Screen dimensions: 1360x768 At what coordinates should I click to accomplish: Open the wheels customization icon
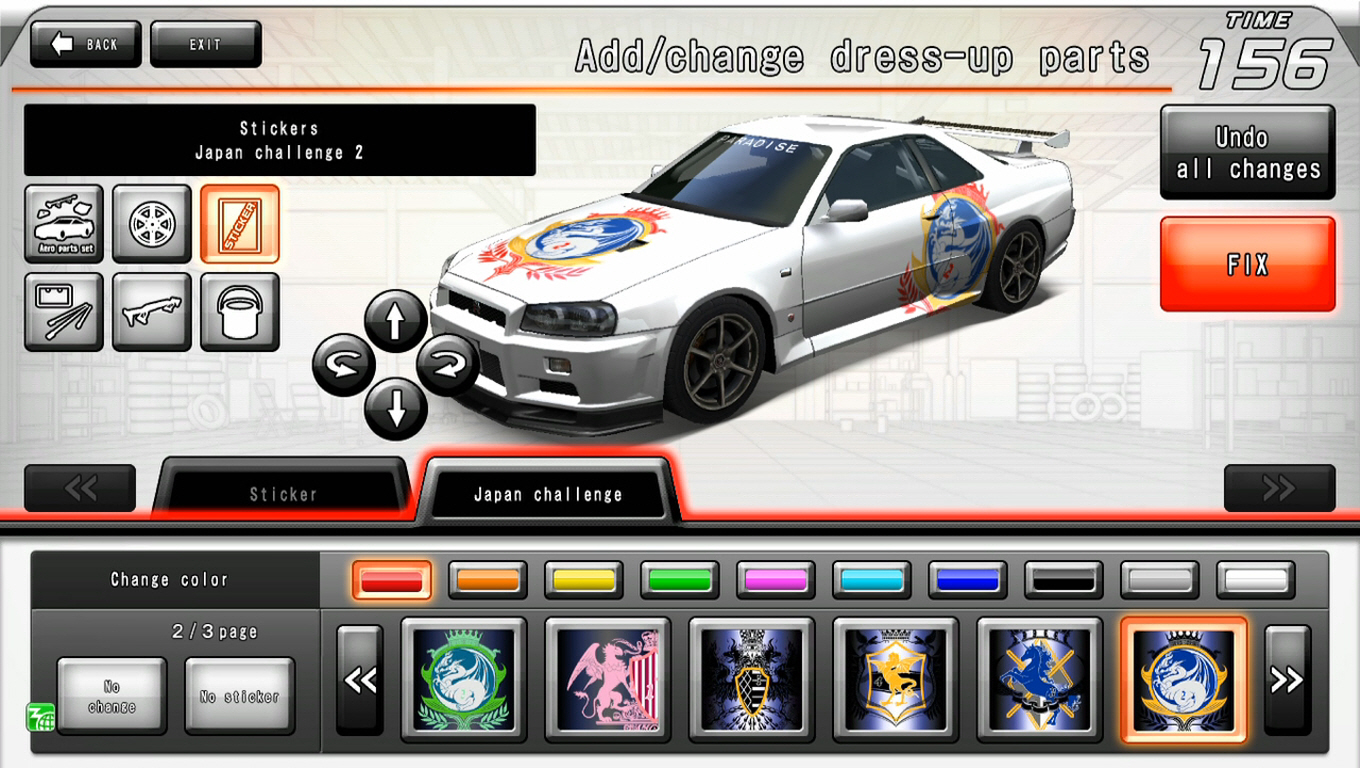click(151, 222)
